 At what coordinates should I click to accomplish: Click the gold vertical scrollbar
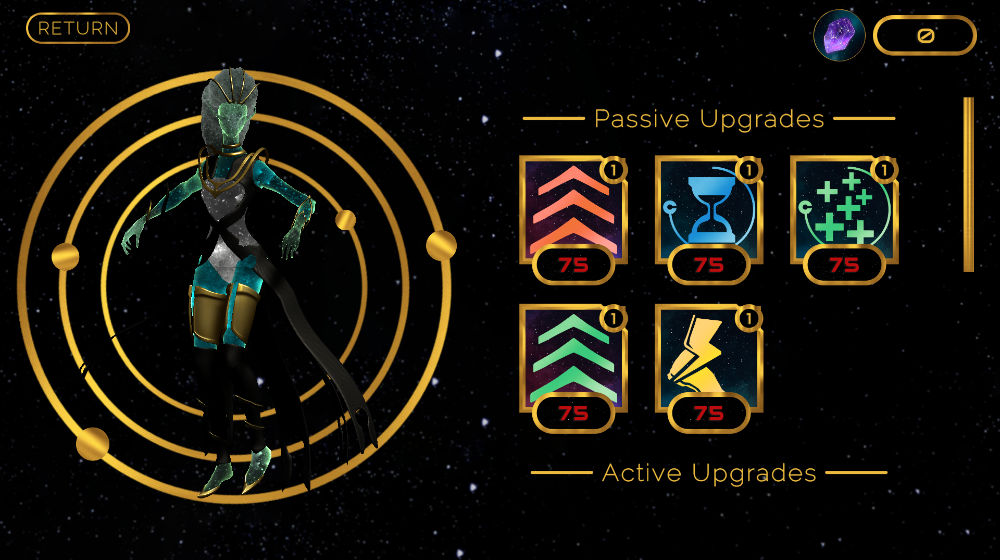968,184
